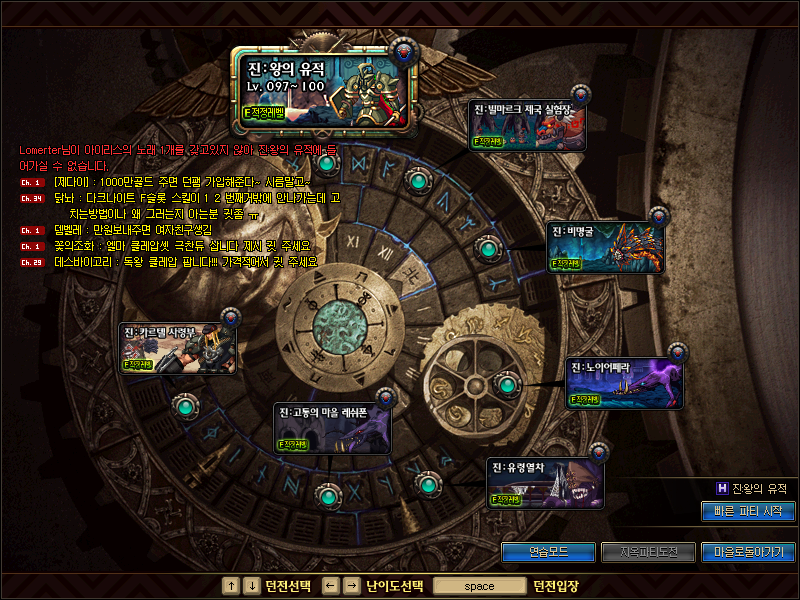Return to town with 마을로돌아가기
Viewport: 800px width, 600px height.
[749, 552]
